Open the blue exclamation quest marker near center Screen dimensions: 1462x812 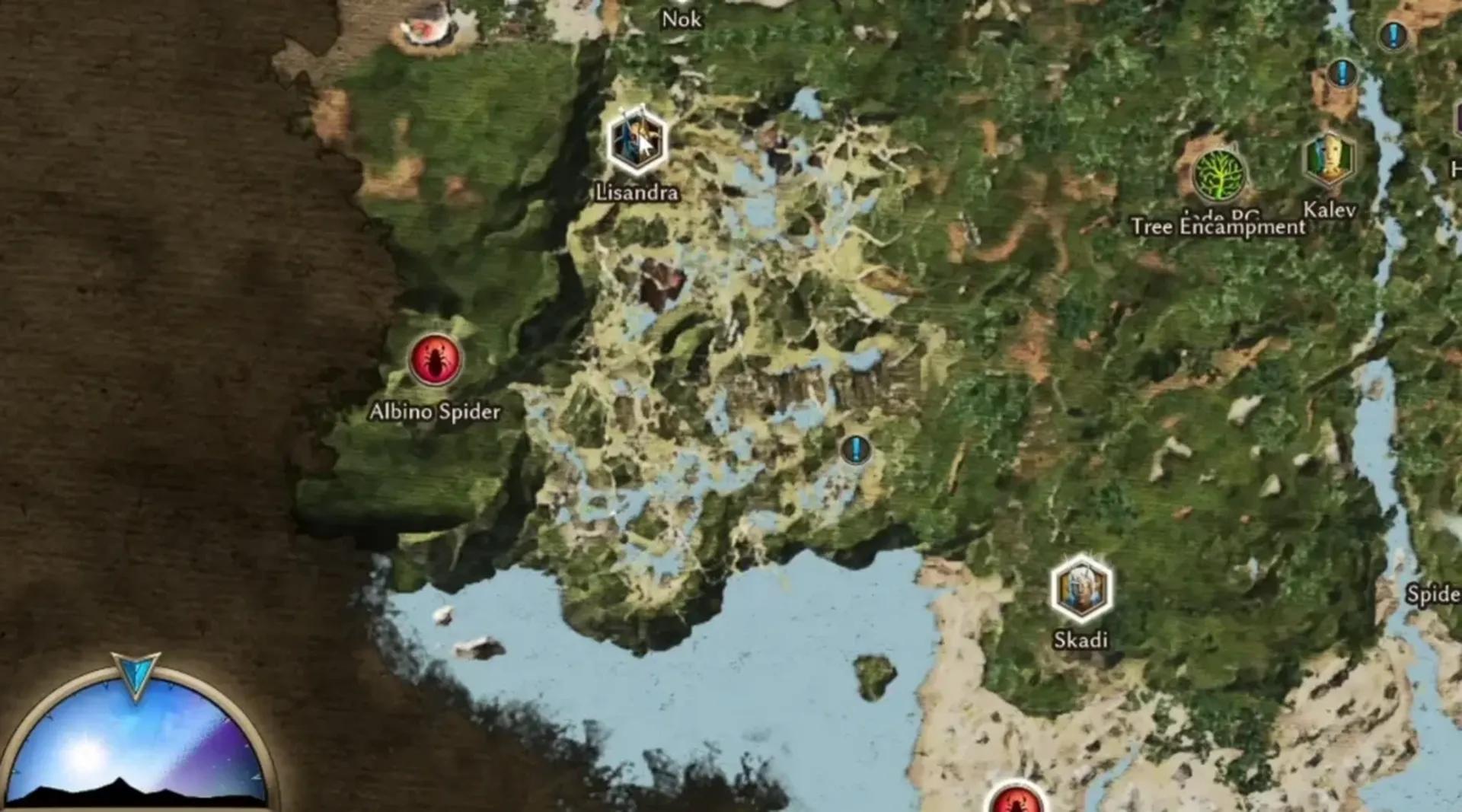856,451
